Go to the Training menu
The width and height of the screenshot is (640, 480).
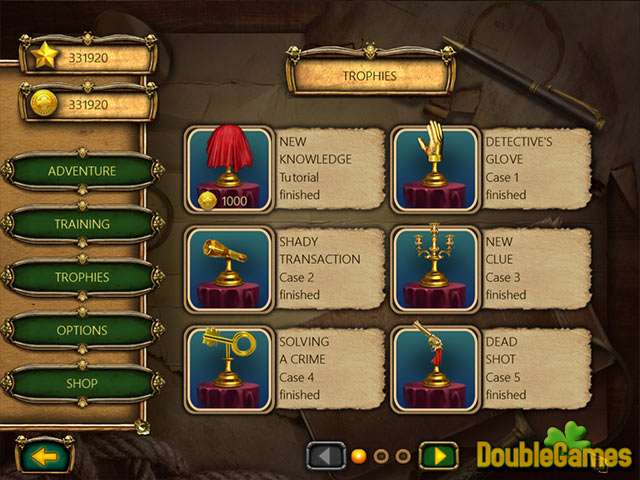point(82,224)
